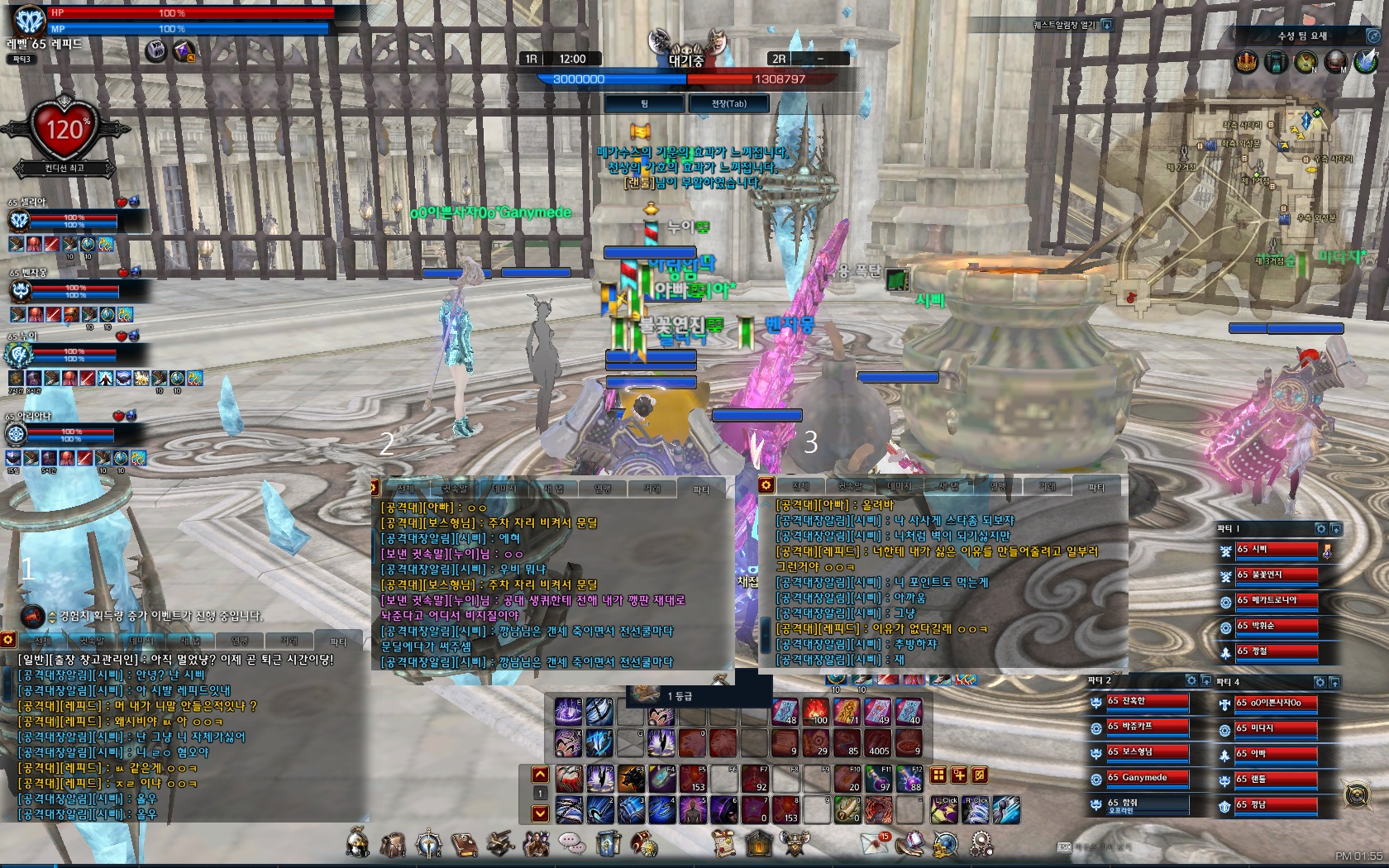Open the character profile helmet icon

click(x=357, y=843)
